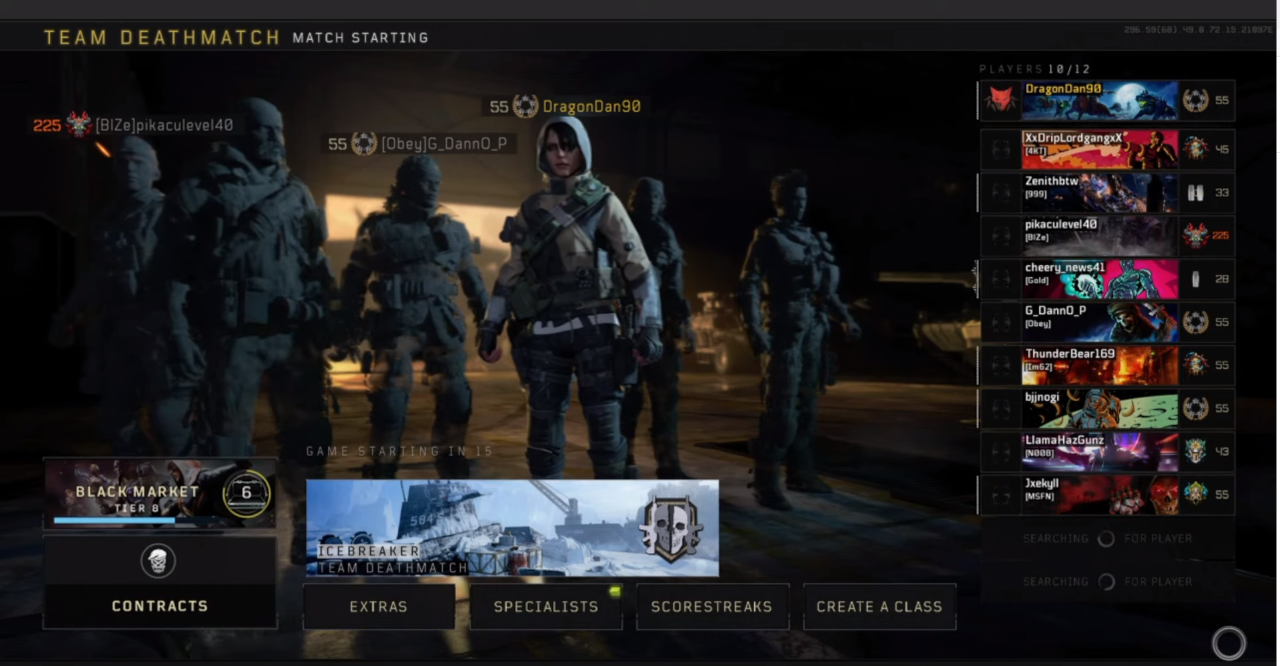
Task: Select DragonDan90 in the player list
Action: coord(1100,100)
